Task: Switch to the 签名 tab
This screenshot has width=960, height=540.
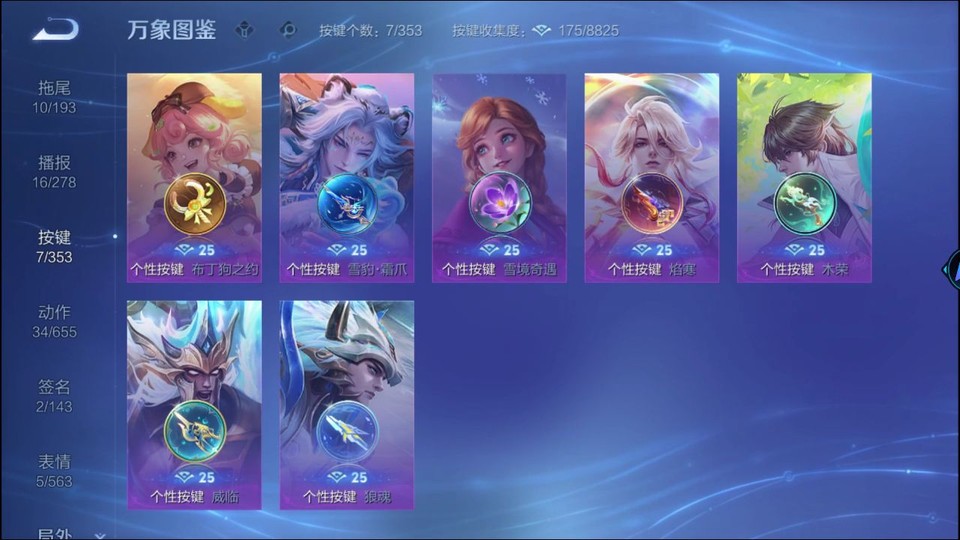Action: [x=54, y=396]
